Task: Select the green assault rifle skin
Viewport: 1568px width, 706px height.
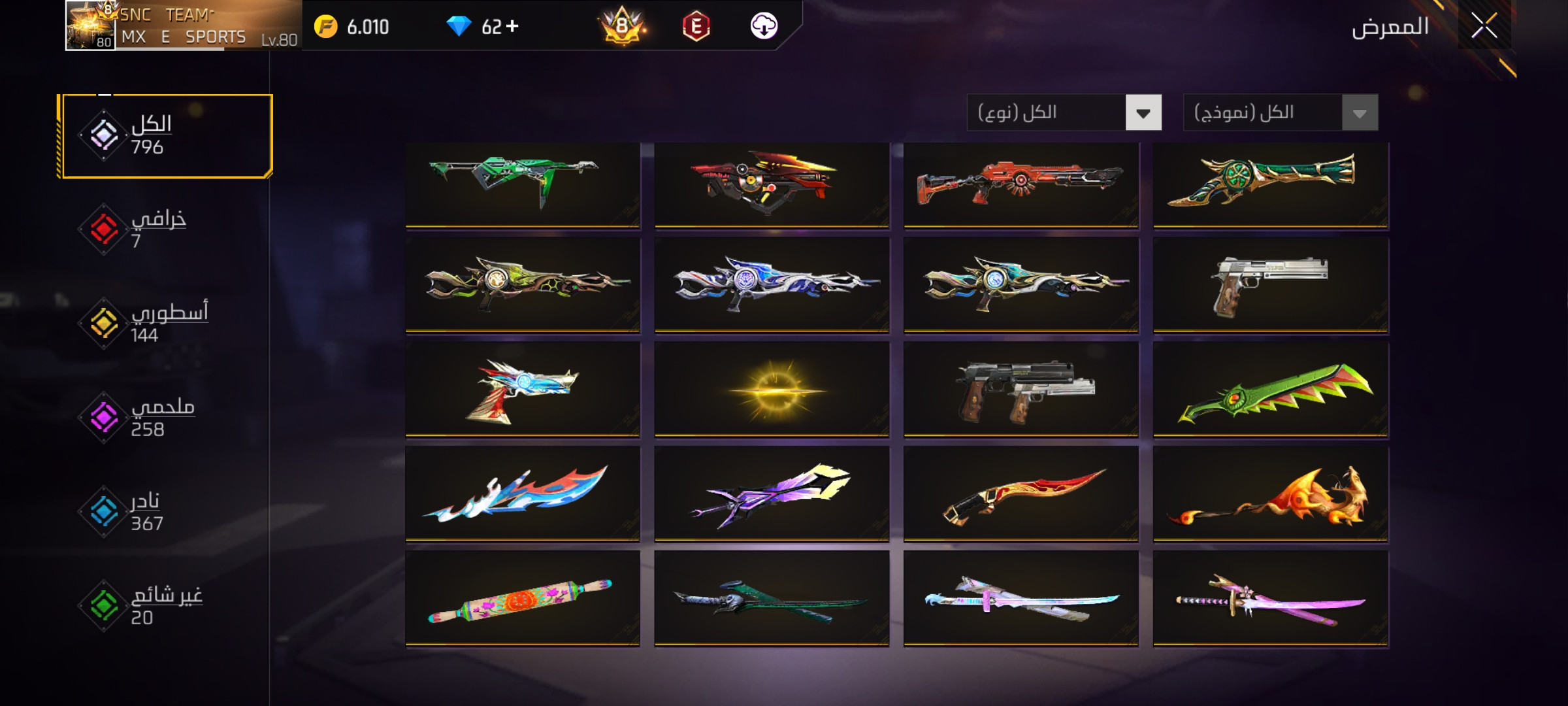Action: tap(522, 184)
